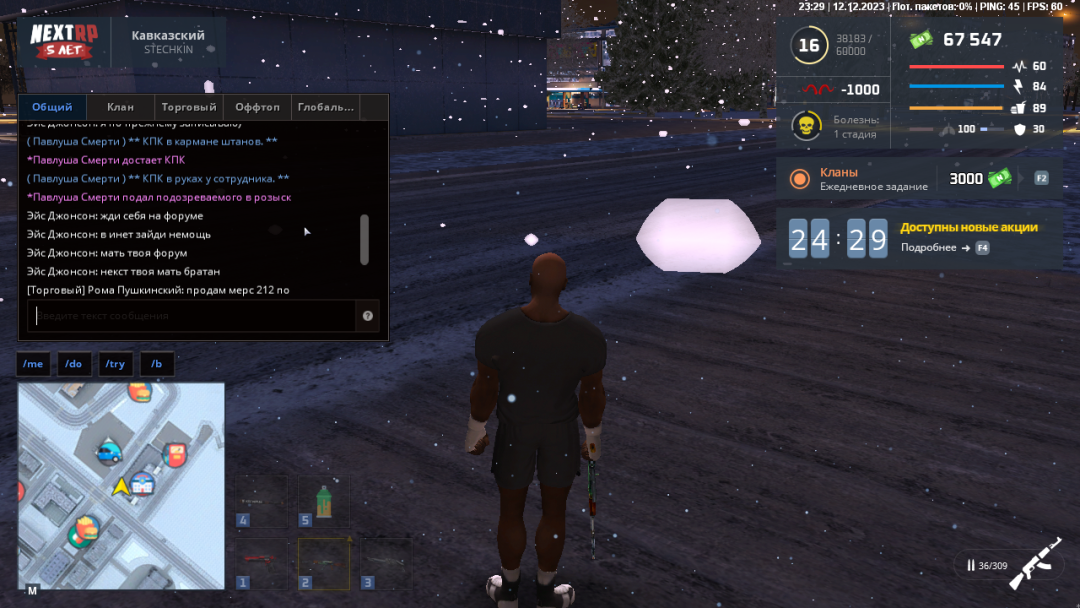Image resolution: width=1080 pixels, height=608 pixels.
Task: Insert the /me chat command
Action: (33, 364)
